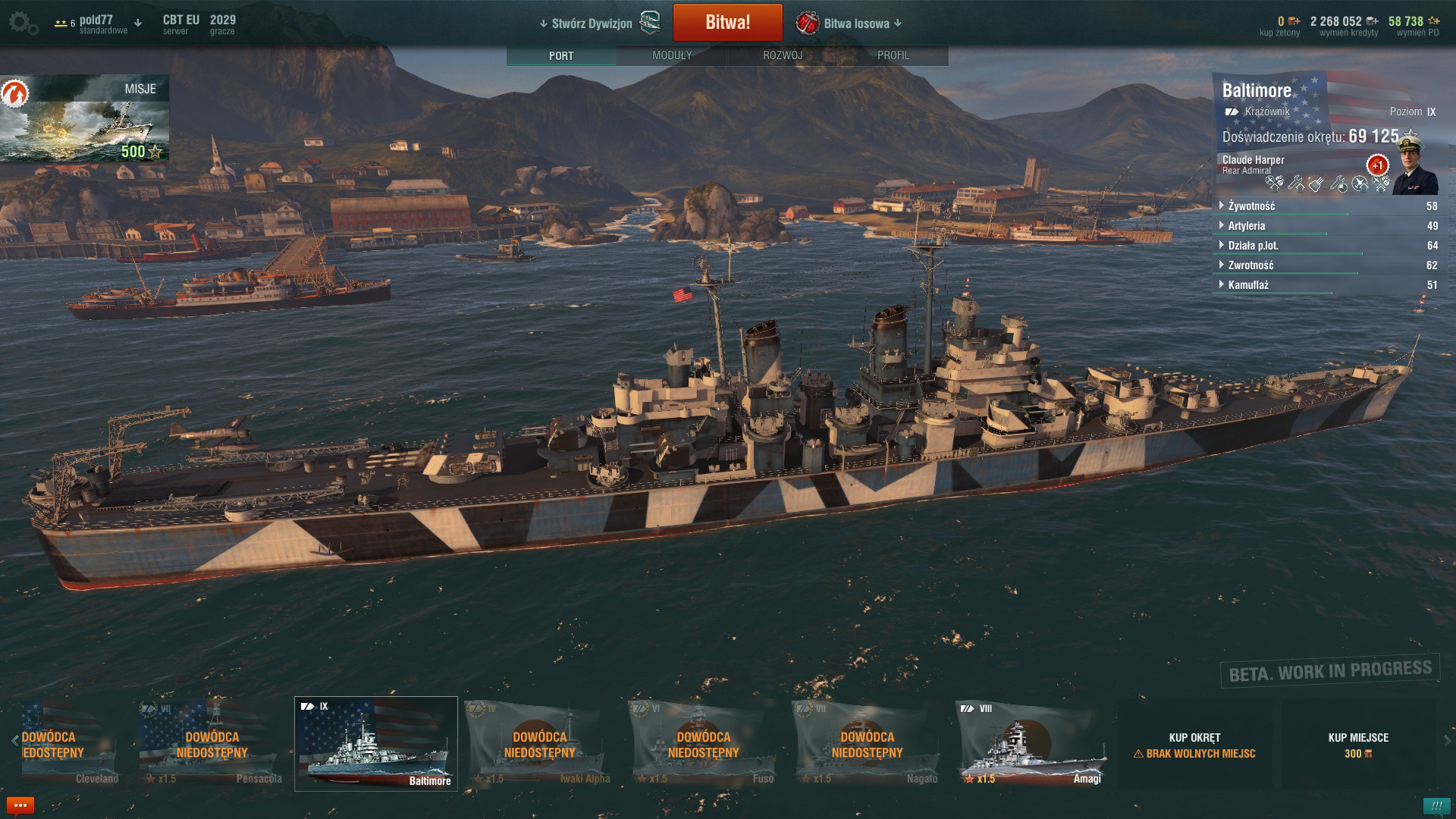Open commander Claude Harper's portrait
Image resolution: width=1456 pixels, height=819 pixels.
(1414, 168)
